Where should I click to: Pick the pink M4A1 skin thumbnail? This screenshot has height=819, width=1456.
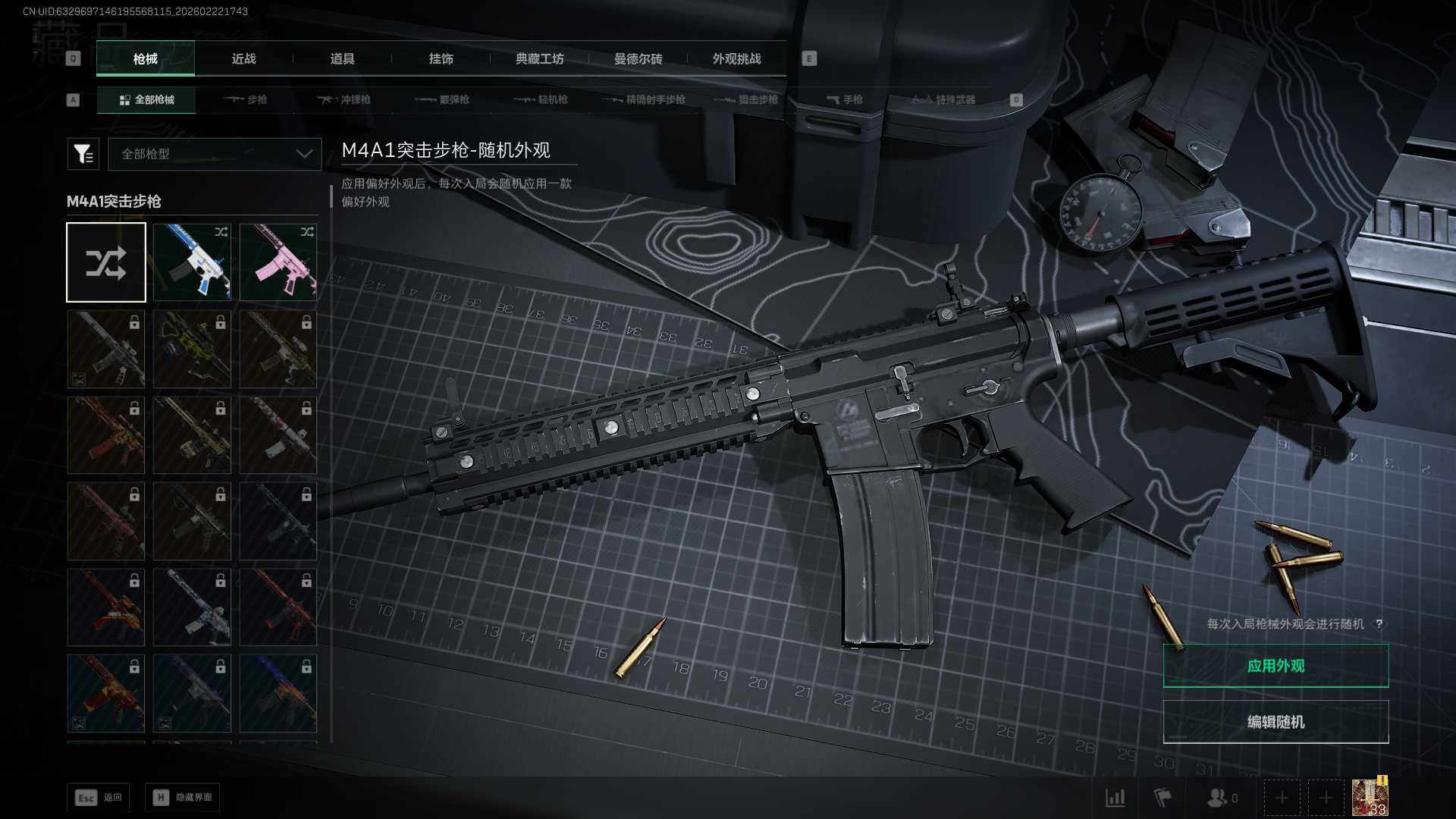278,262
